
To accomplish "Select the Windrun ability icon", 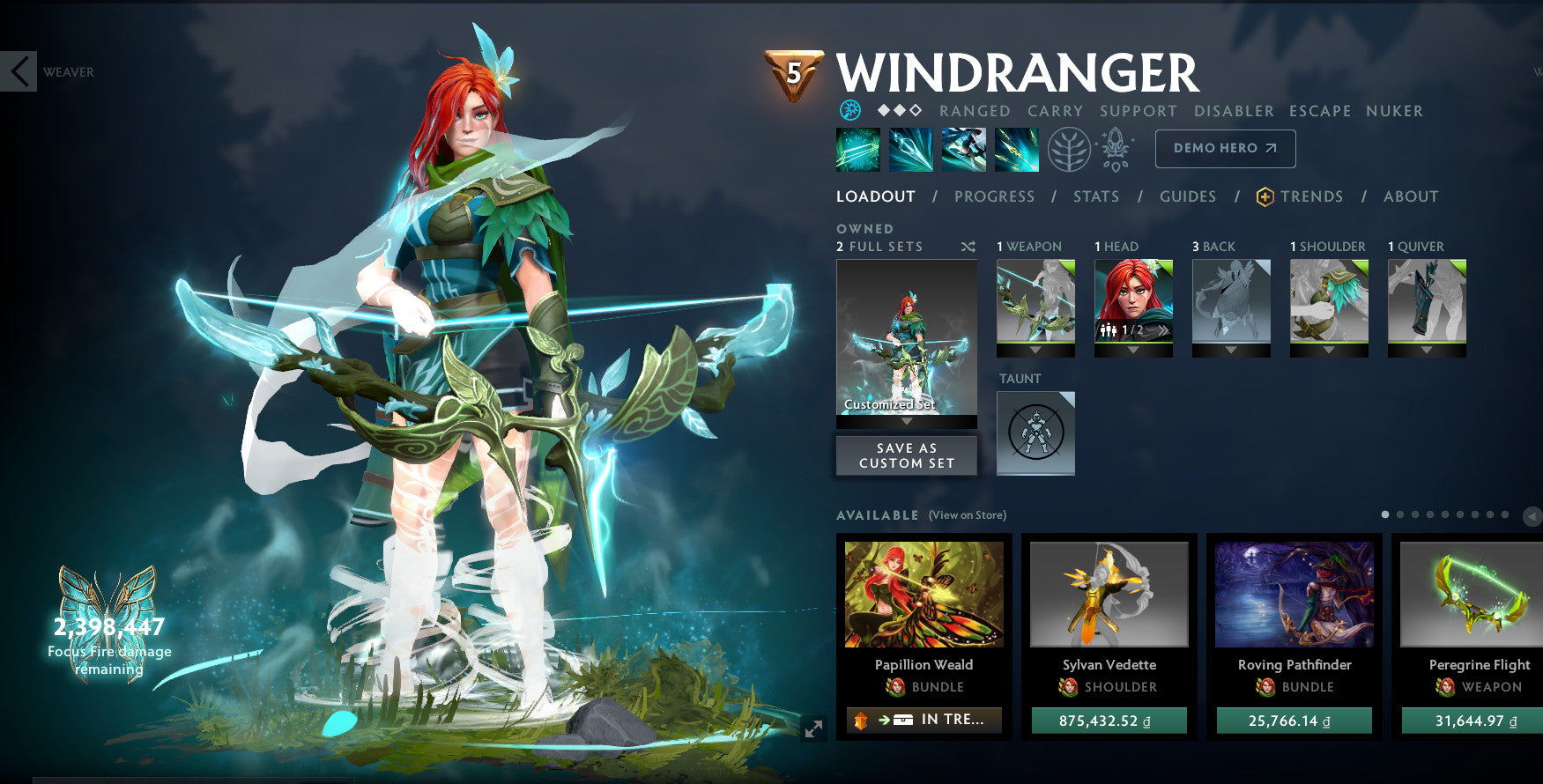I will [x=964, y=148].
